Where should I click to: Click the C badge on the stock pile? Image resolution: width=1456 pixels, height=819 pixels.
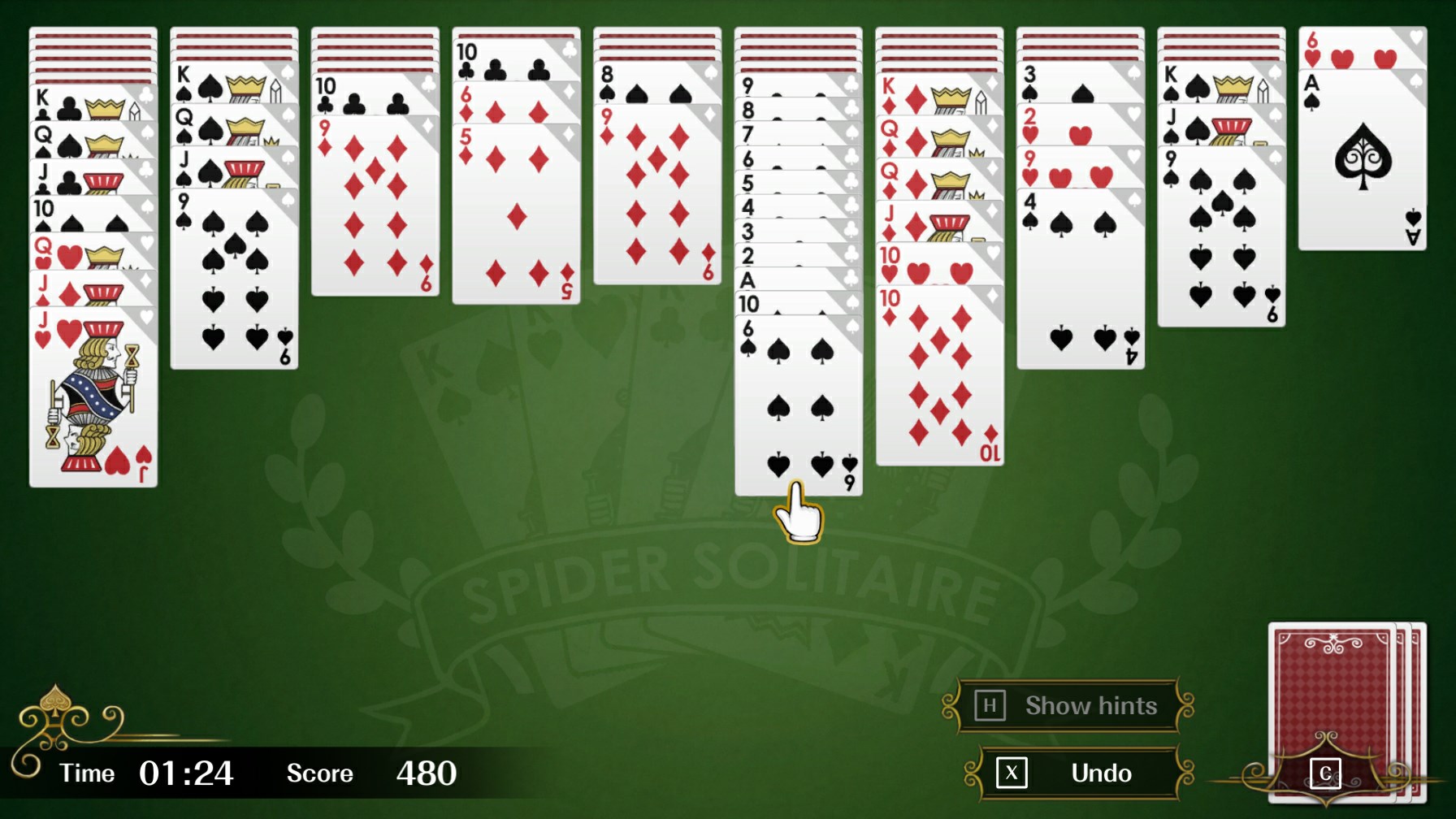point(1328,773)
